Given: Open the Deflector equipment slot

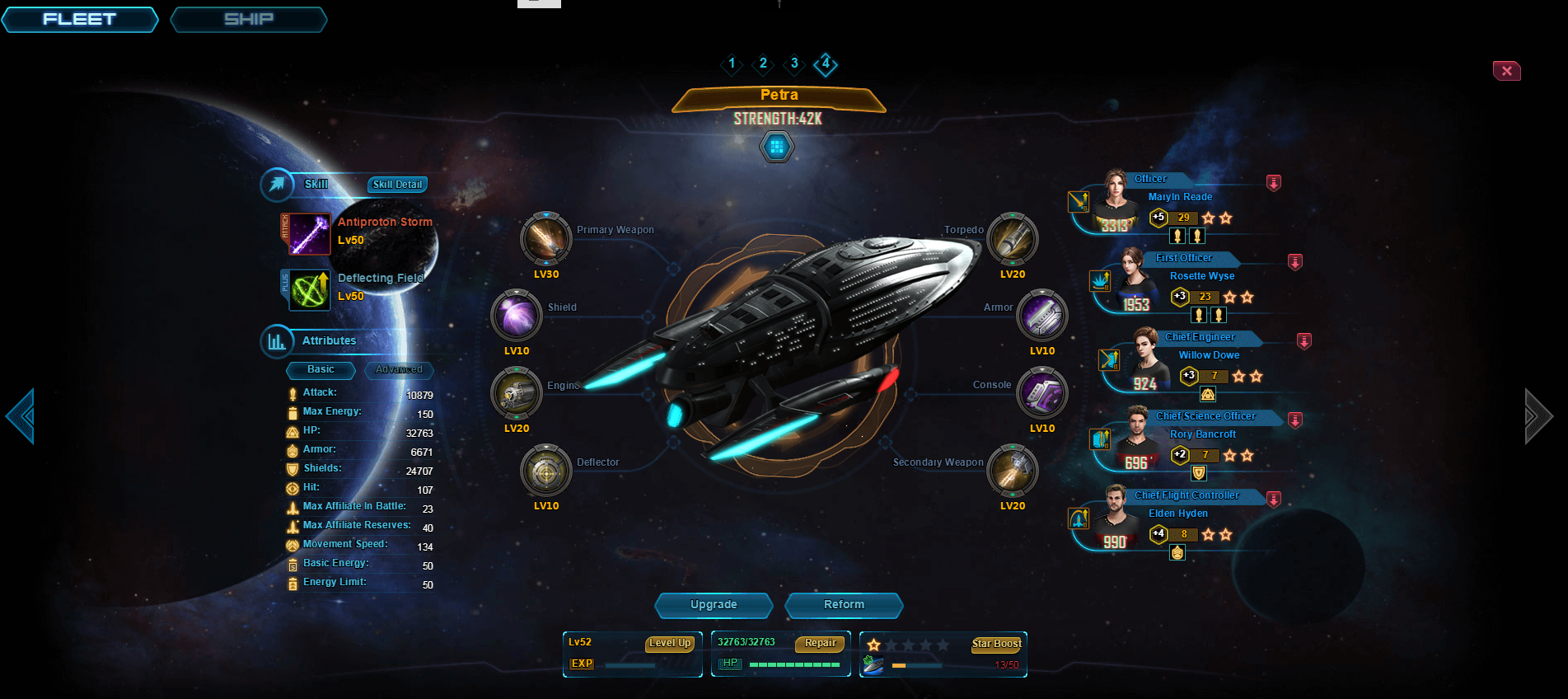Looking at the screenshot, I should (545, 471).
